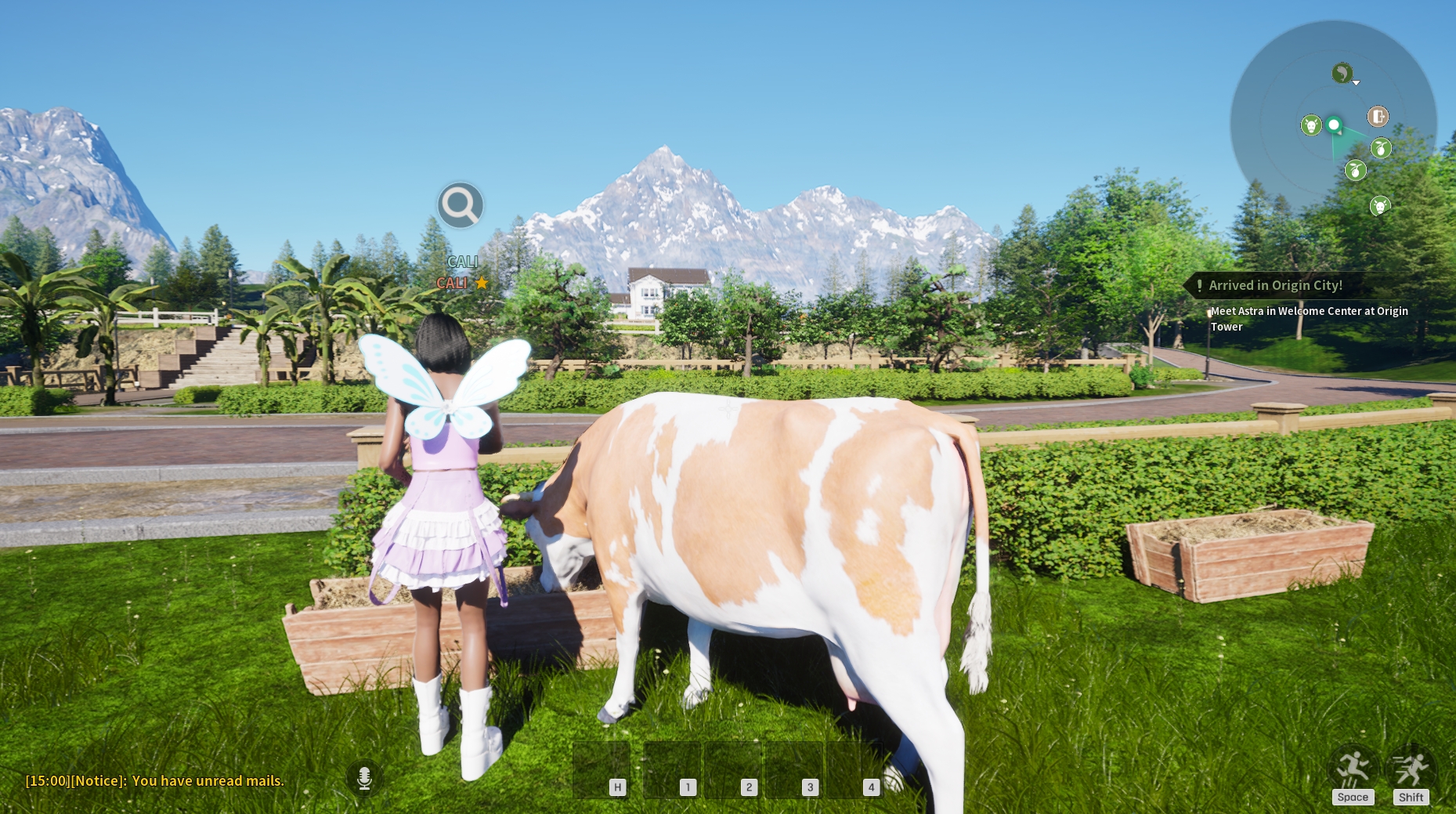Click the magnifying glass inspect icon
Image resolution: width=1456 pixels, height=814 pixels.
pyautogui.click(x=460, y=205)
